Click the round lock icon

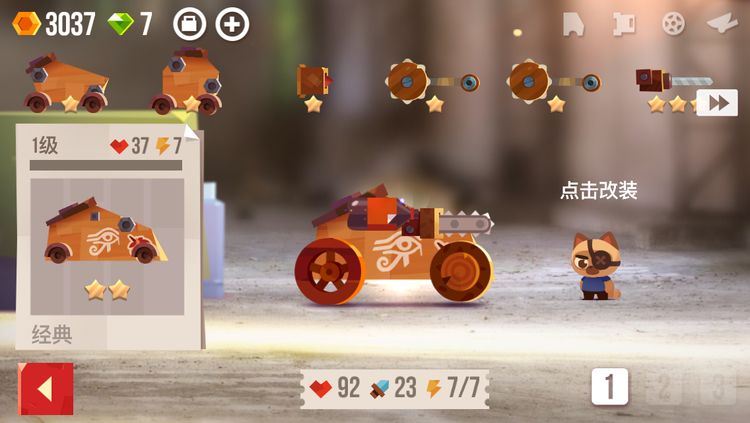(189, 23)
